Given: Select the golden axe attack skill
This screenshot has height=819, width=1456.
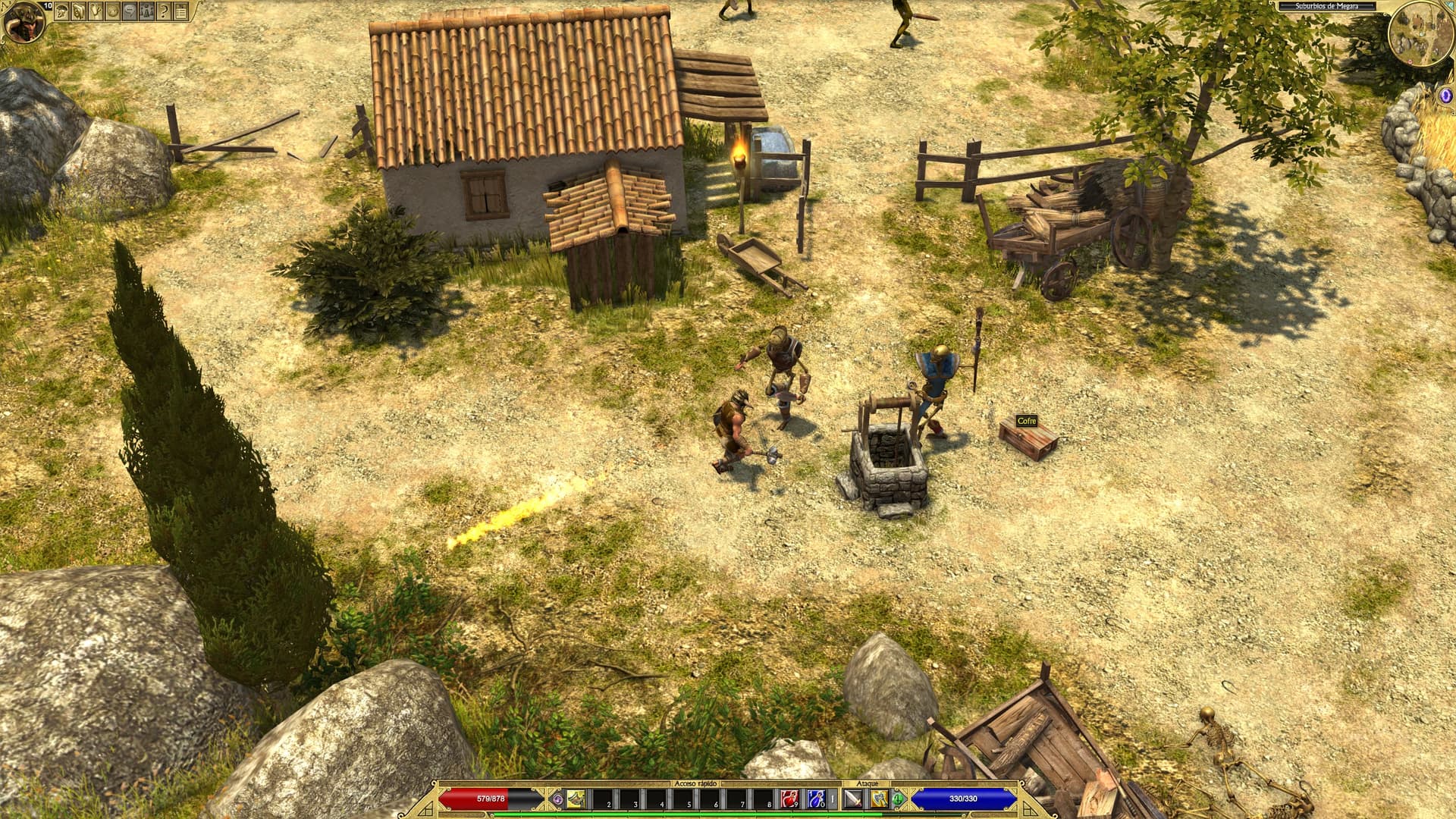Looking at the screenshot, I should pos(879,799).
